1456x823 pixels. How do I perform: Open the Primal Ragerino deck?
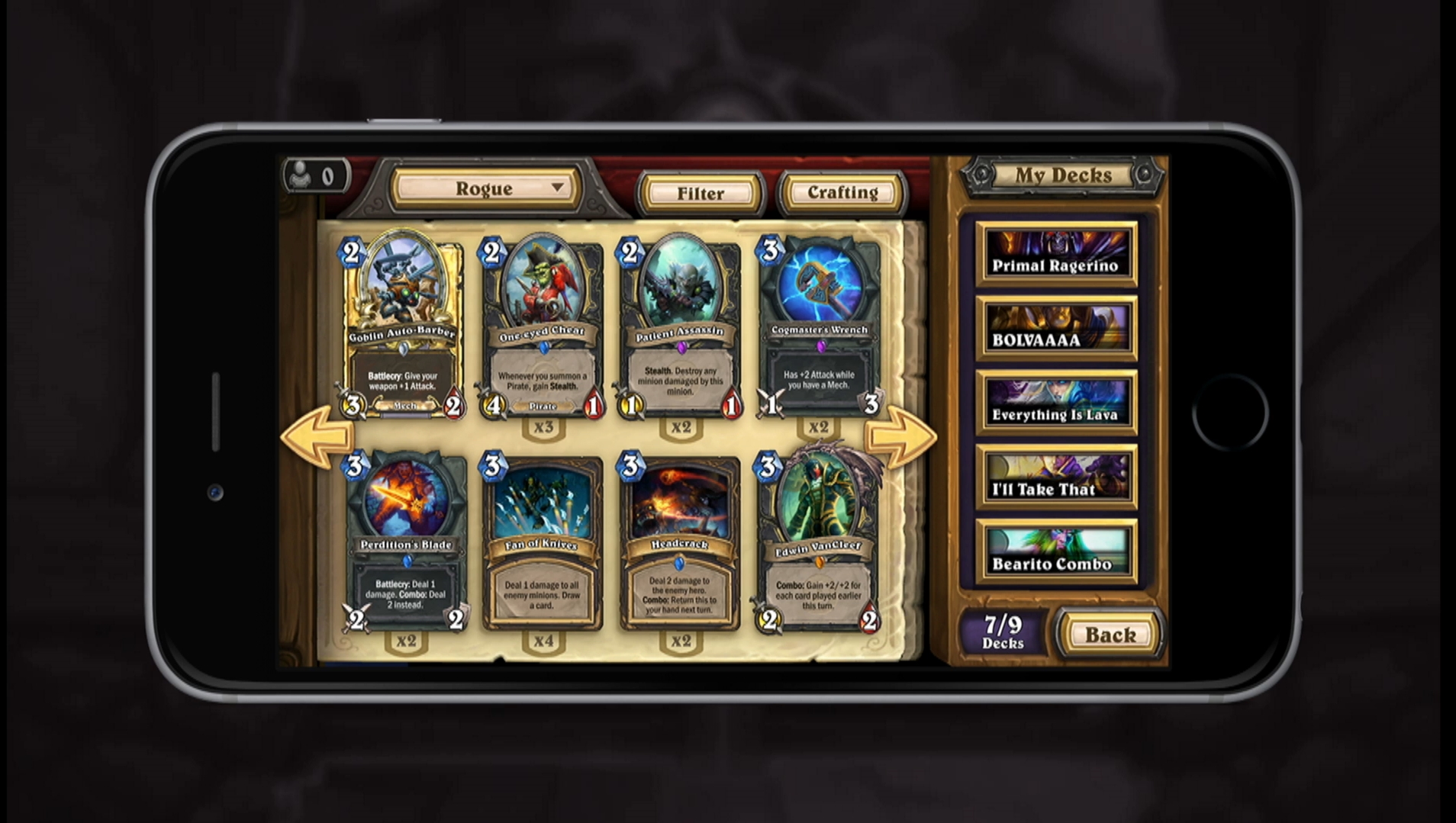point(1056,254)
